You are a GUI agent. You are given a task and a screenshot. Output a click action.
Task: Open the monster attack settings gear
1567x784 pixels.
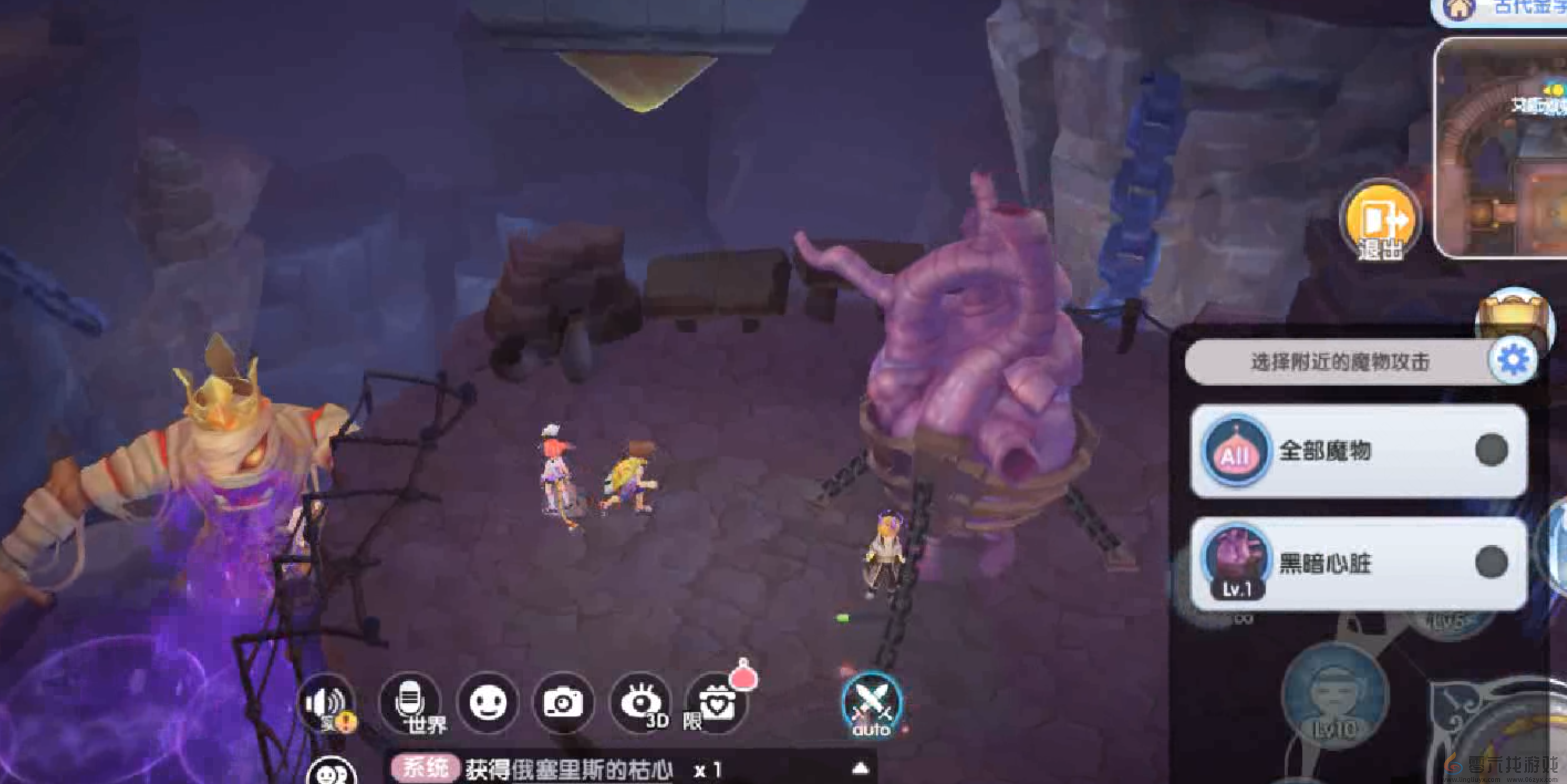(1513, 360)
